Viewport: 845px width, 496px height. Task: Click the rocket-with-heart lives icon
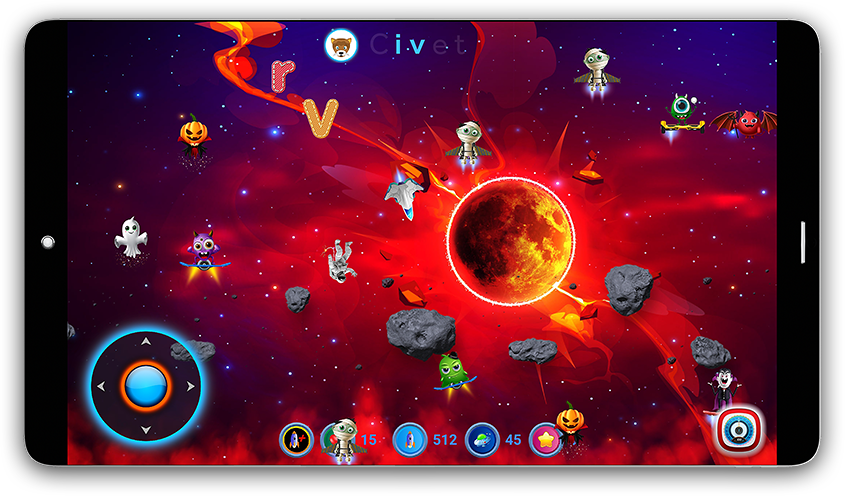click(x=296, y=440)
